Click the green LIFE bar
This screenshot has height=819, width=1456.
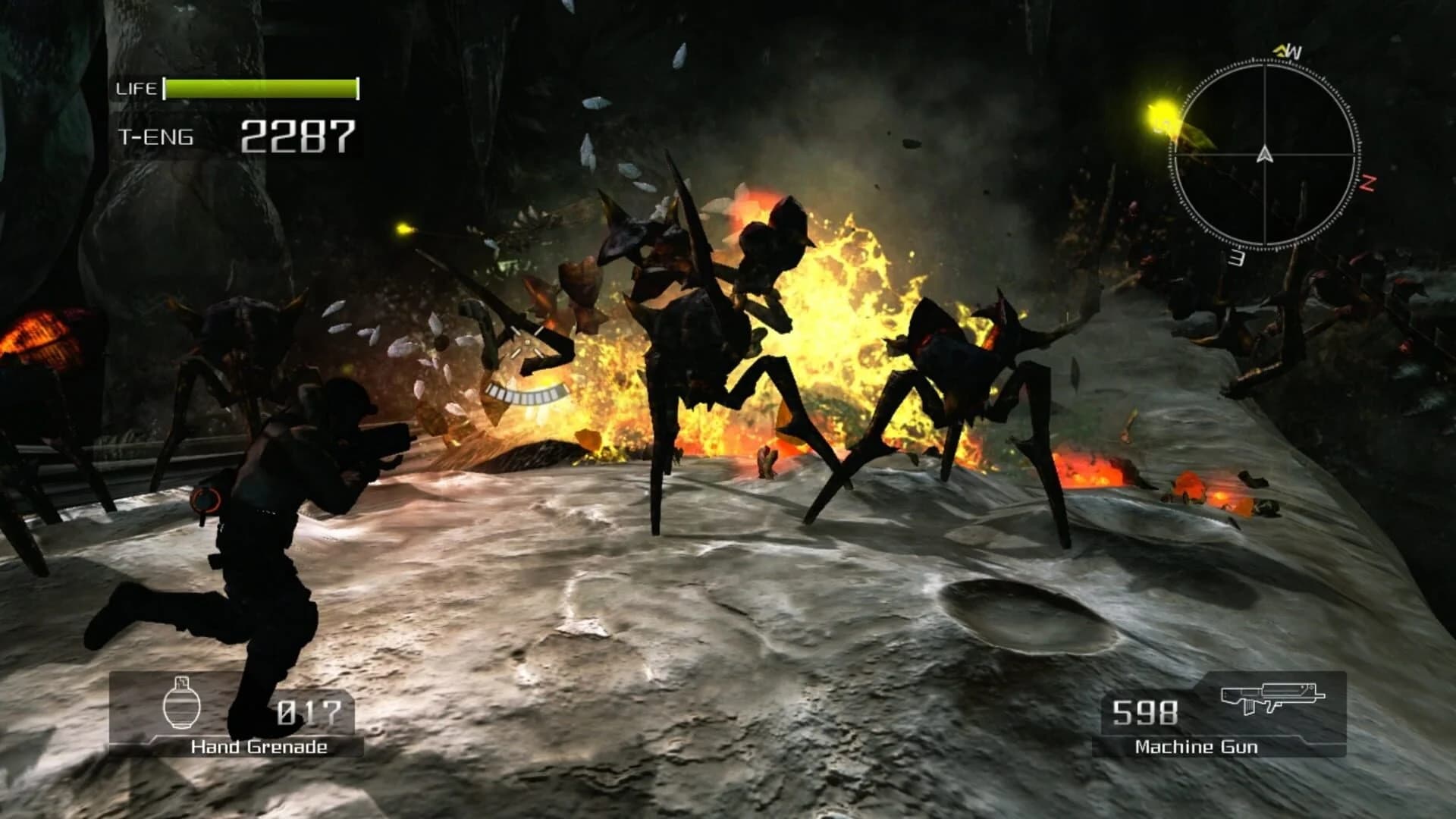pos(262,87)
